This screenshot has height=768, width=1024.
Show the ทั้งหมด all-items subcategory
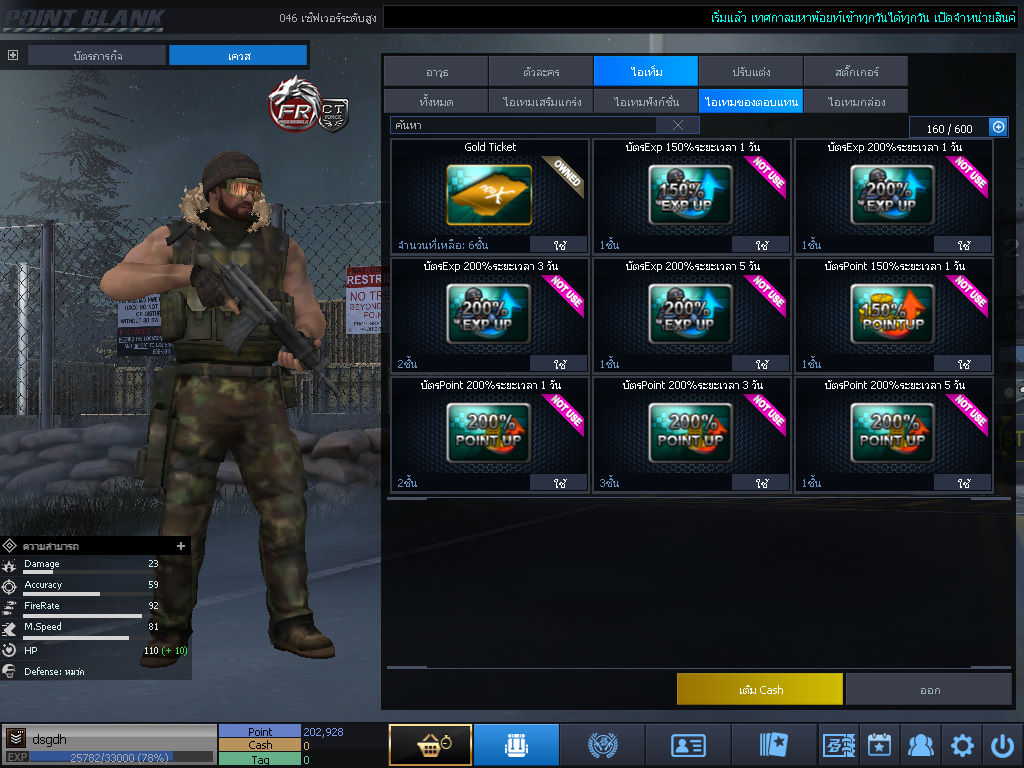436,102
